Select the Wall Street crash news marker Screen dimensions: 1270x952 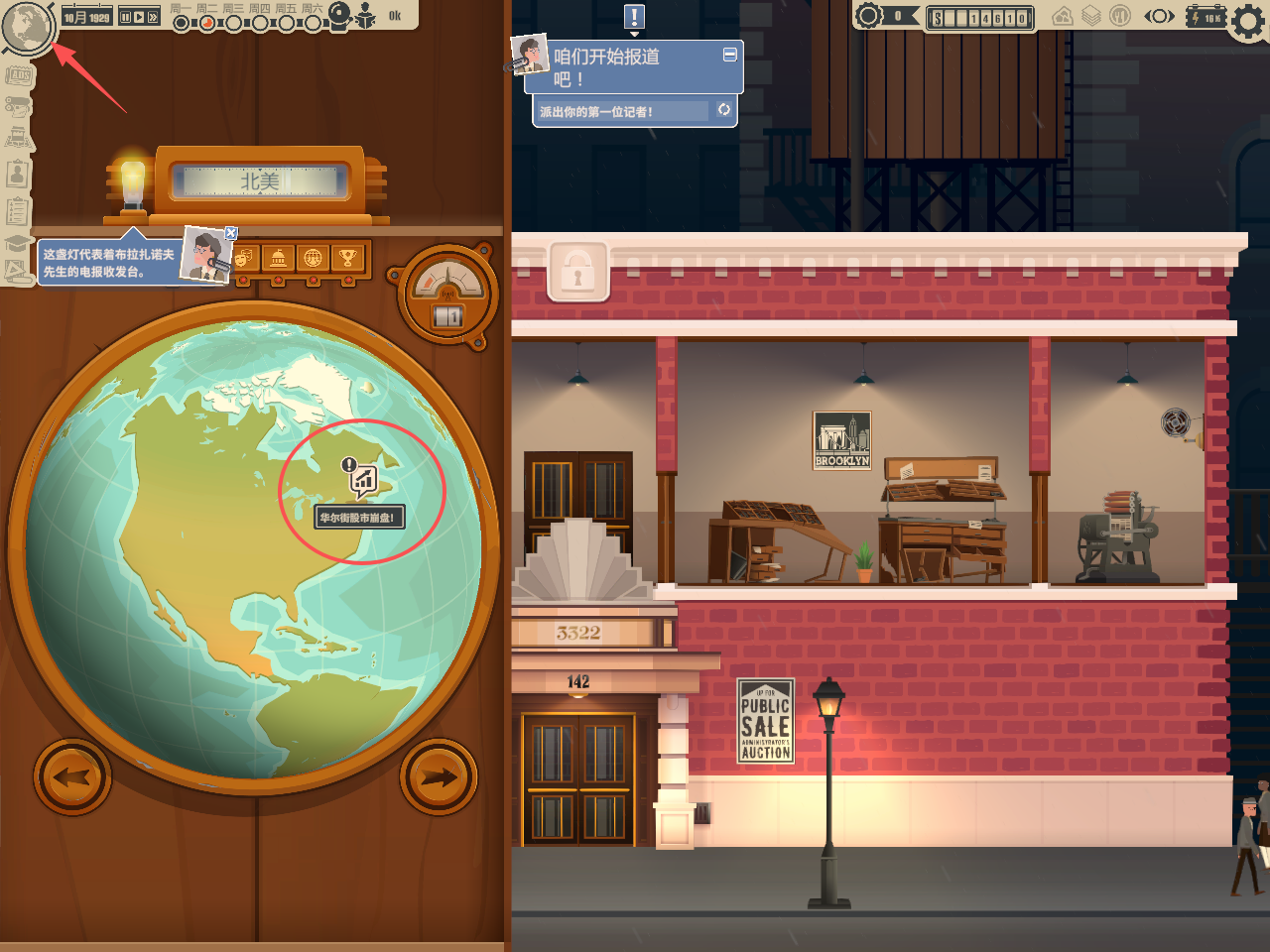pyautogui.click(x=363, y=481)
